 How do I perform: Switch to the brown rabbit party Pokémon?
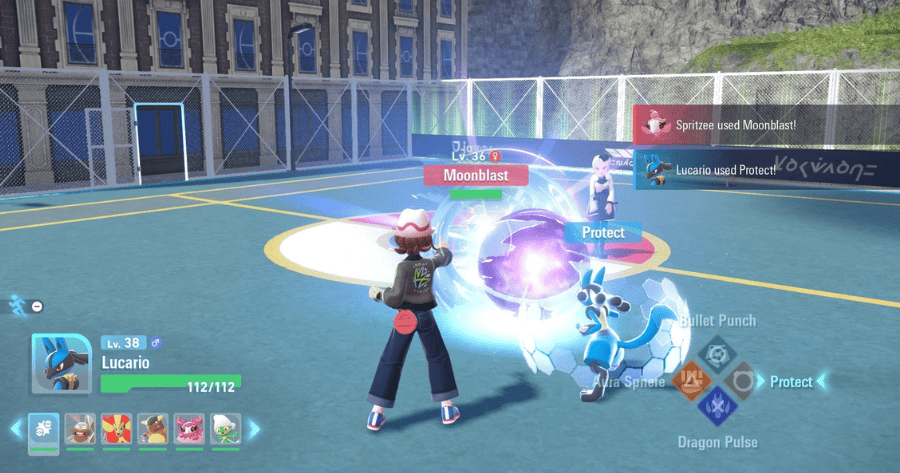pos(80,429)
